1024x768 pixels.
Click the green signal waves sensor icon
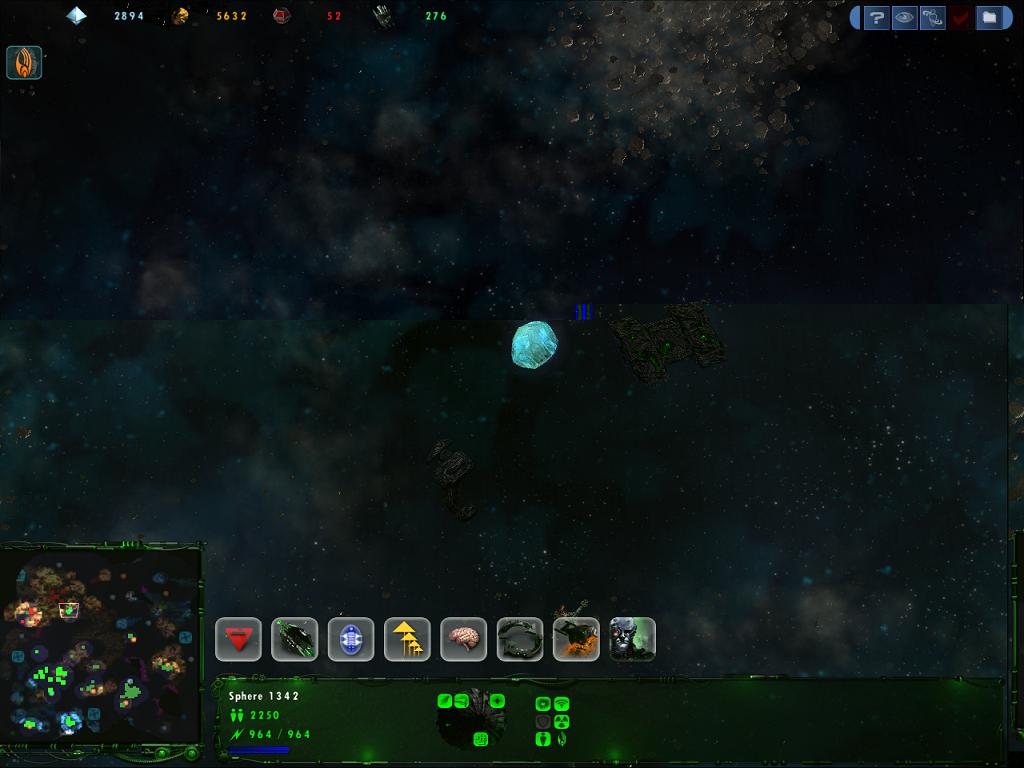click(561, 704)
